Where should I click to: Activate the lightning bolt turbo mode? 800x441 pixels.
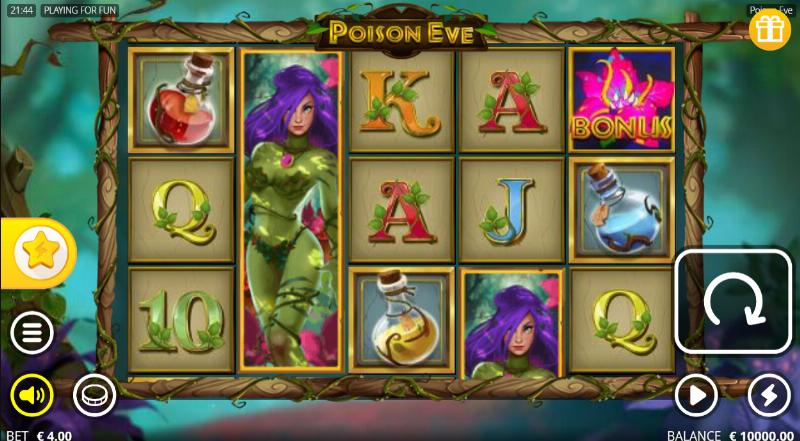coord(769,396)
